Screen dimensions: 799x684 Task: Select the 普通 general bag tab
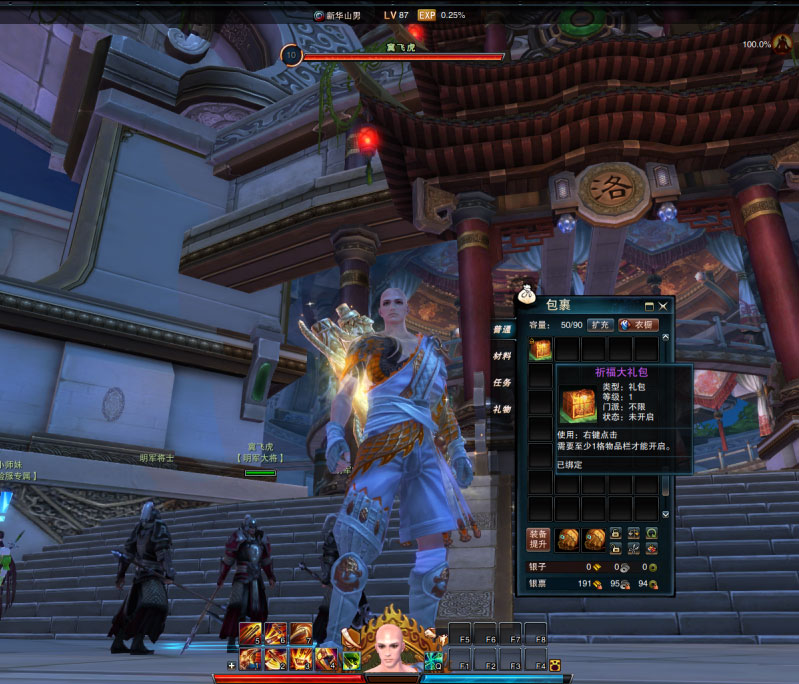[502, 329]
